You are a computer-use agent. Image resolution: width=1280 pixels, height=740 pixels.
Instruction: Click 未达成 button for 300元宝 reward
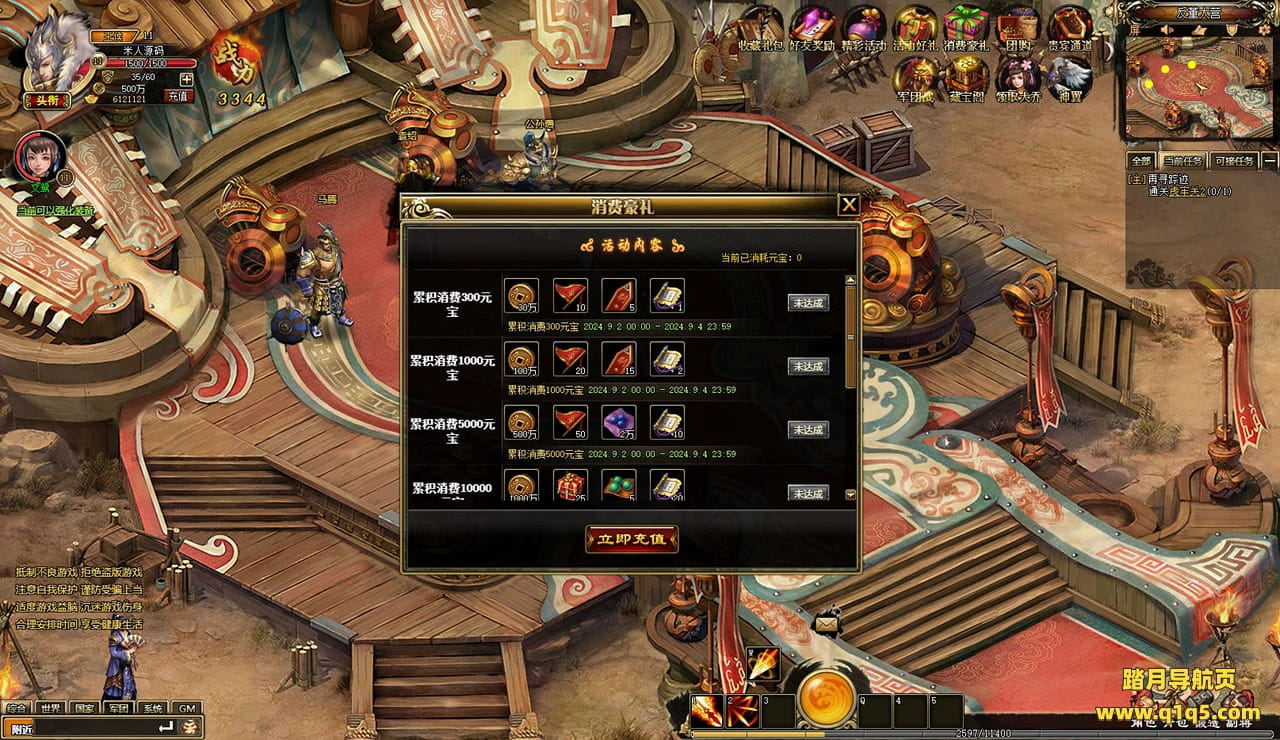pos(808,303)
